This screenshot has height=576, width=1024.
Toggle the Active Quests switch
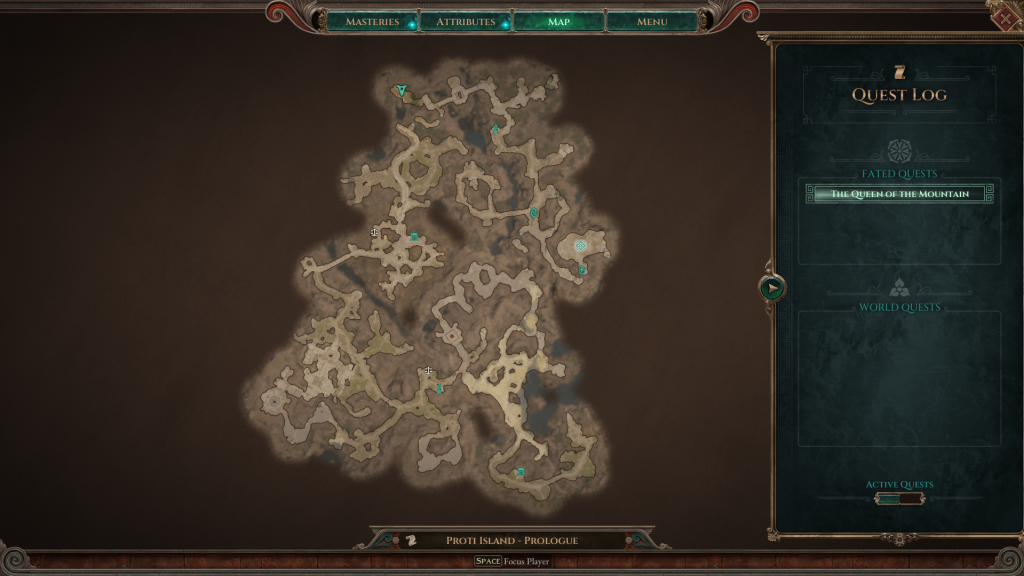(x=899, y=498)
